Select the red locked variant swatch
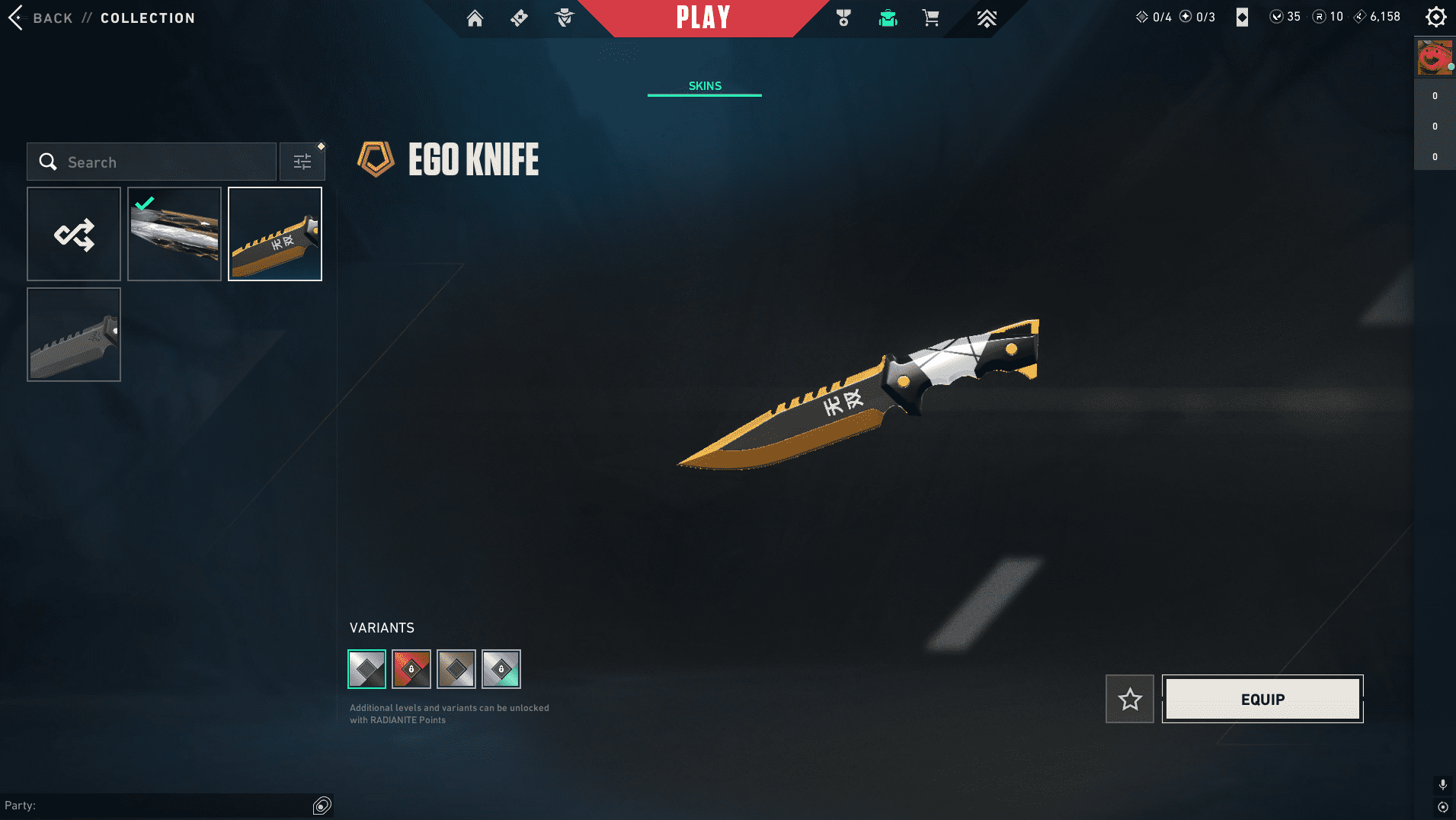 [411, 668]
